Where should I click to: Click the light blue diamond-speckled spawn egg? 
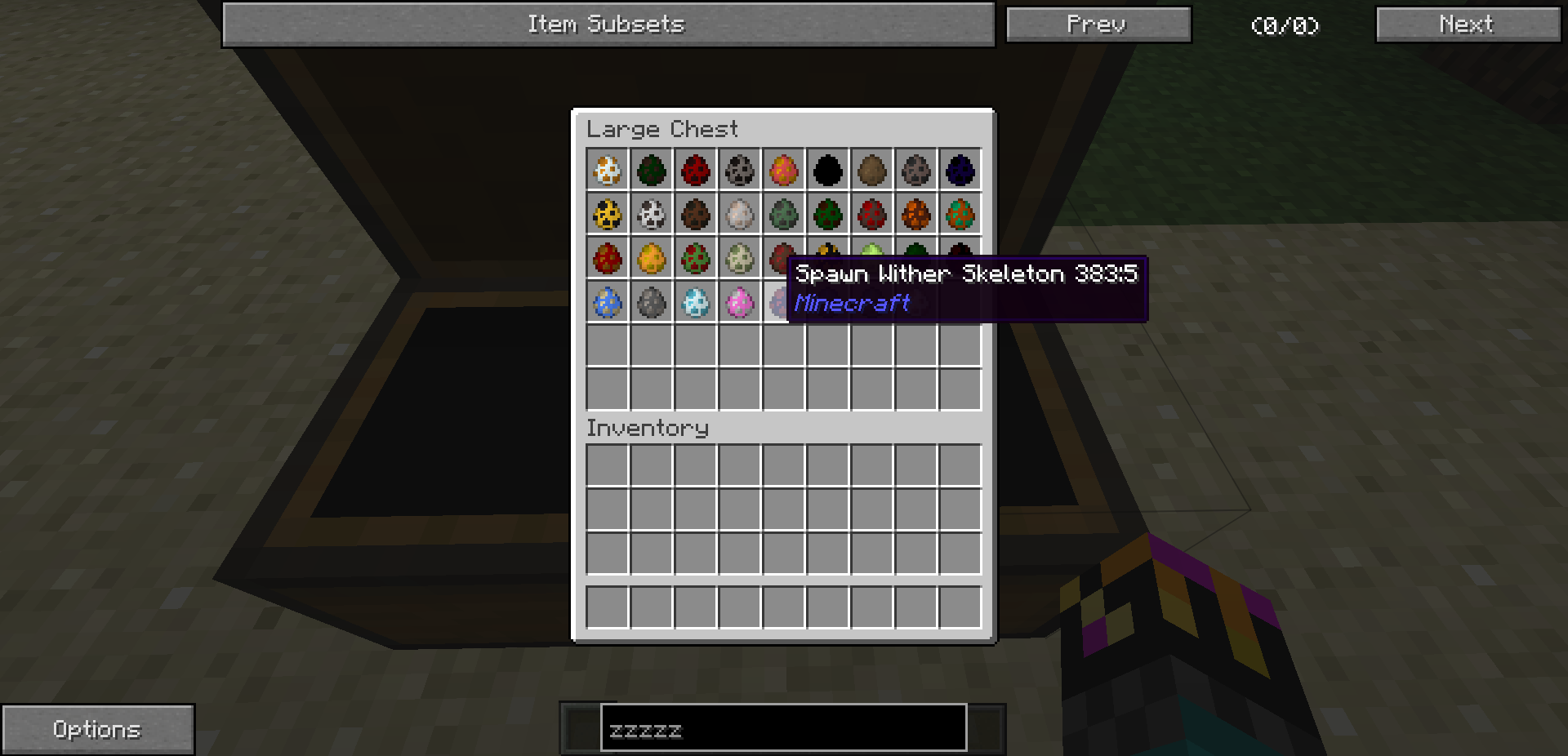click(695, 303)
